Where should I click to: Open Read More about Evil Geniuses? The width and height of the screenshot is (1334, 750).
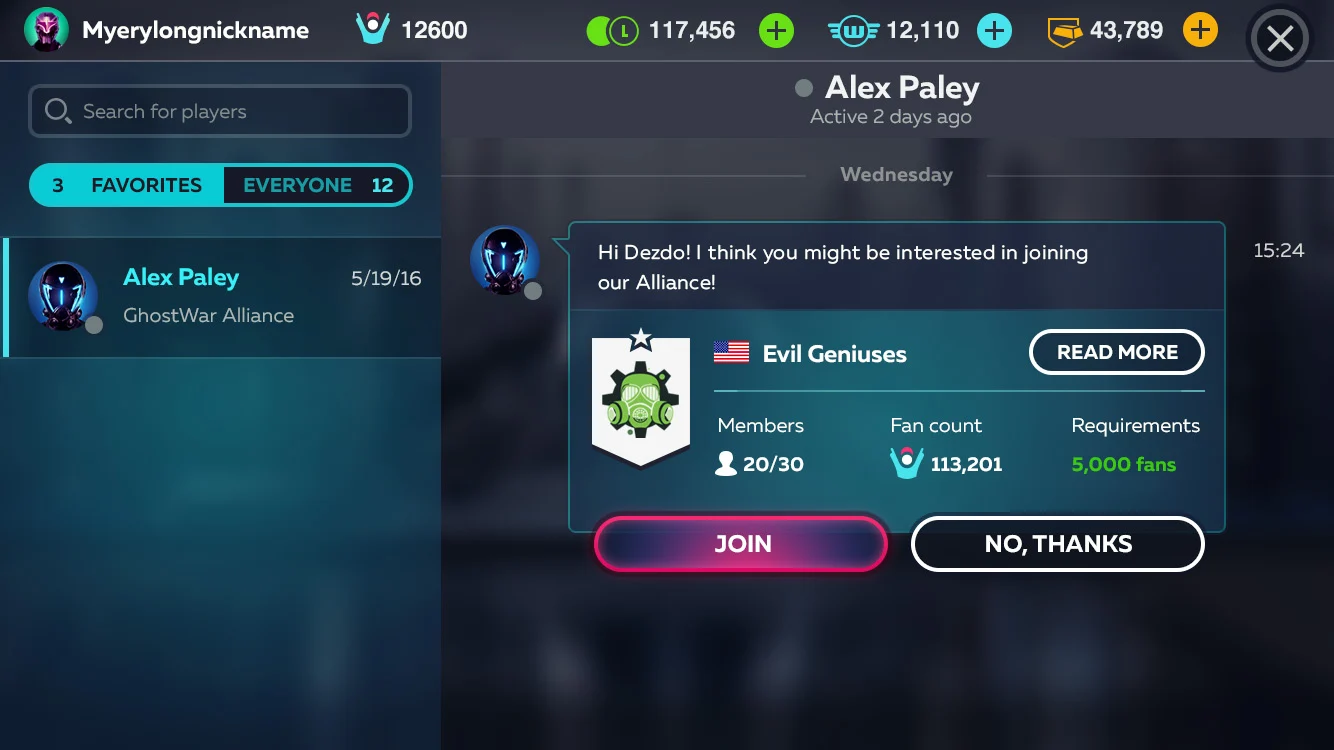[x=1116, y=352]
